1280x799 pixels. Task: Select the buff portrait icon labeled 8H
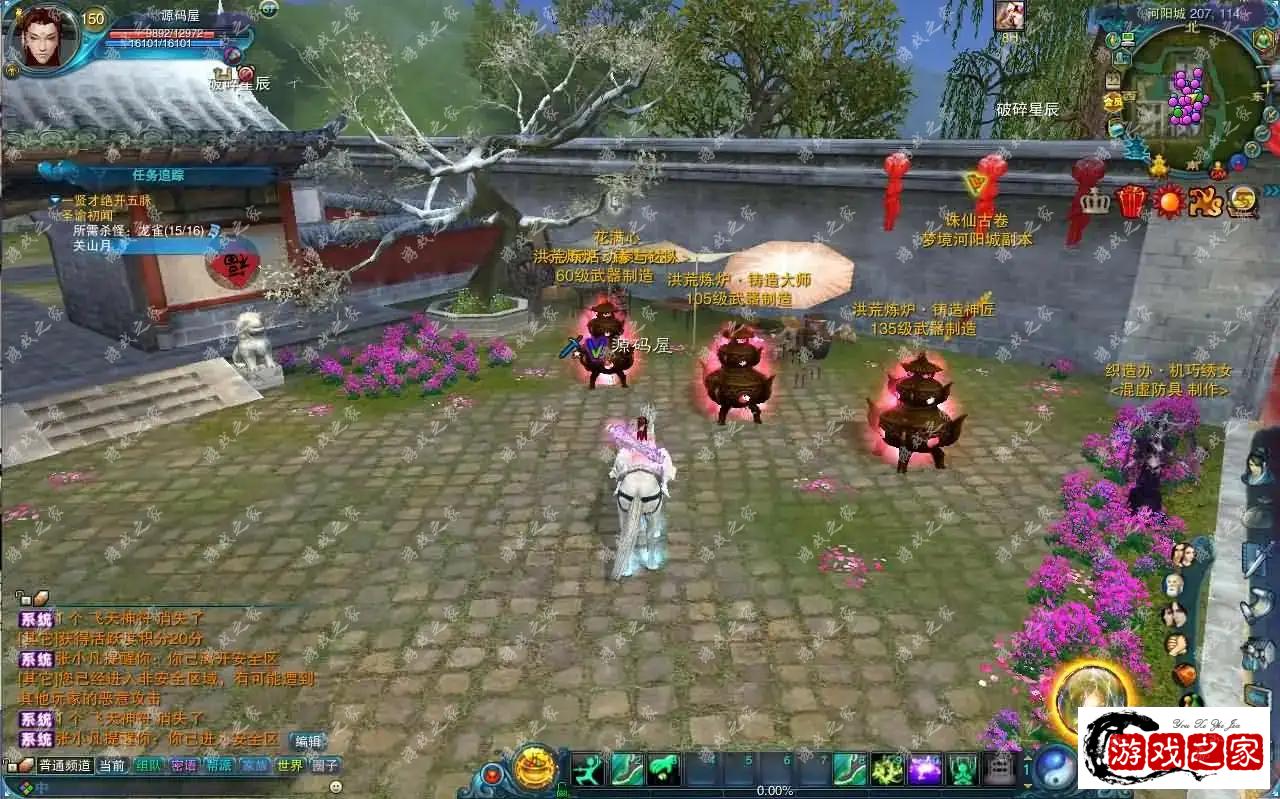(1010, 16)
